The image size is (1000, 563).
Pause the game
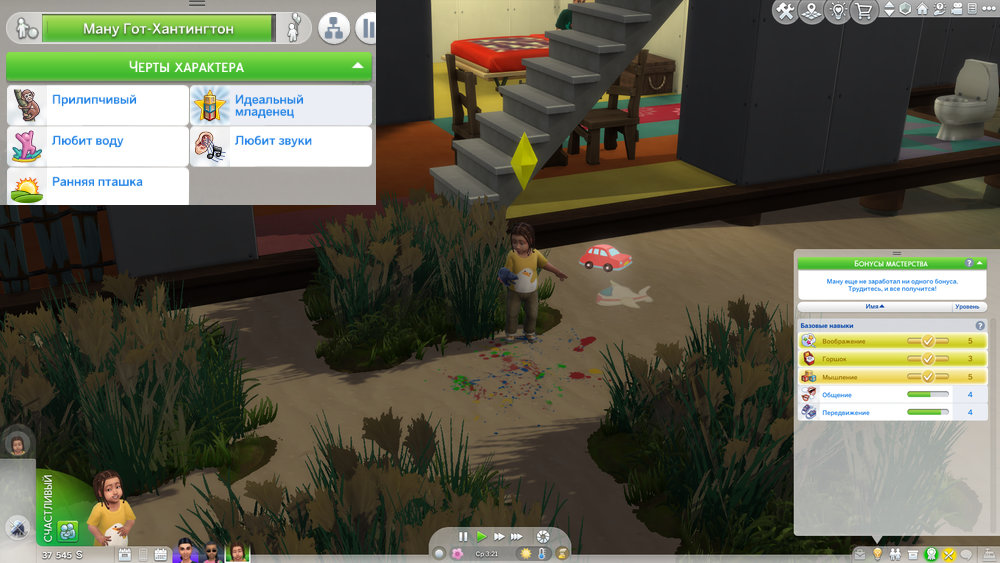click(x=463, y=536)
